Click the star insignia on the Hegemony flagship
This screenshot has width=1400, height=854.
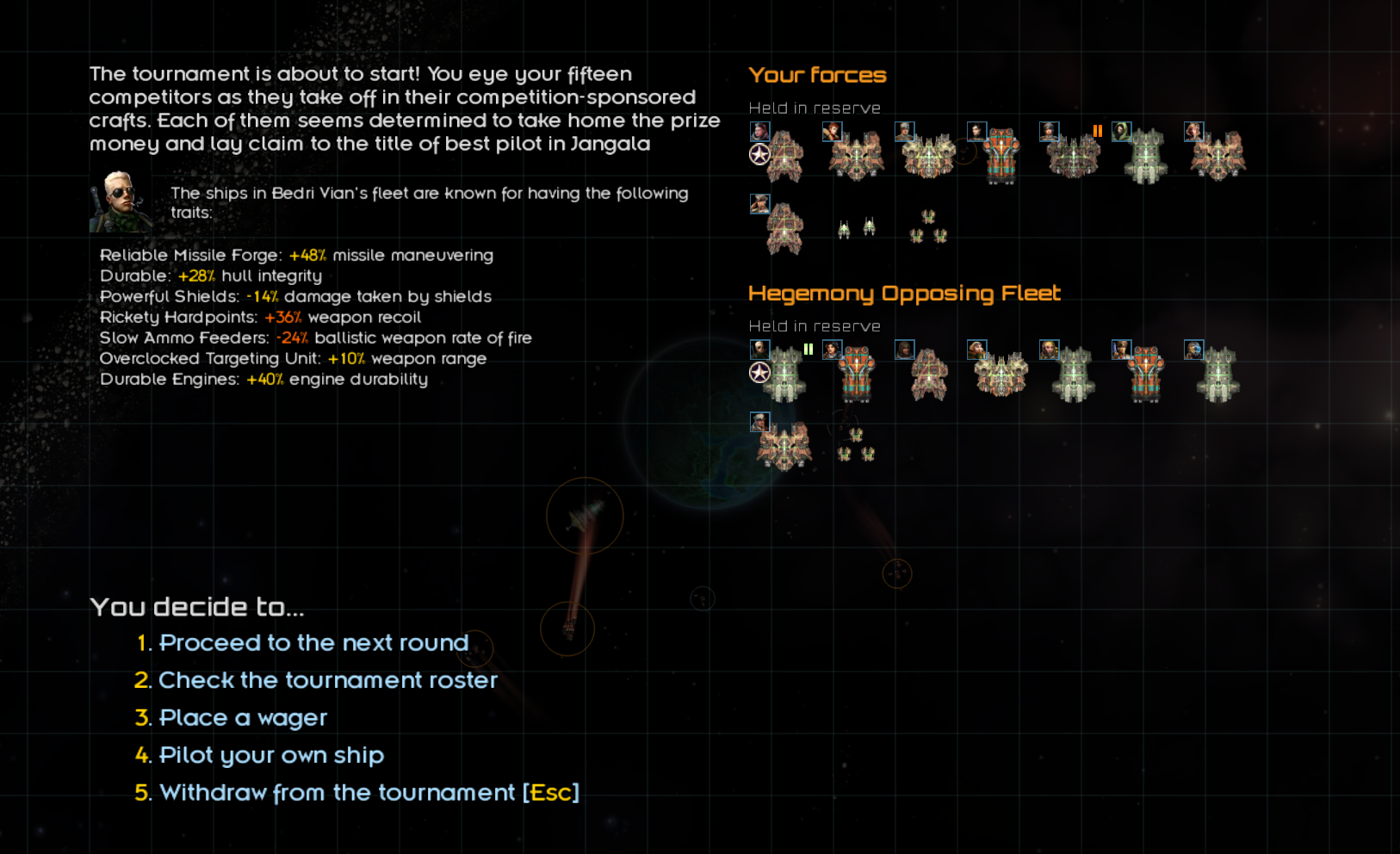(x=758, y=372)
